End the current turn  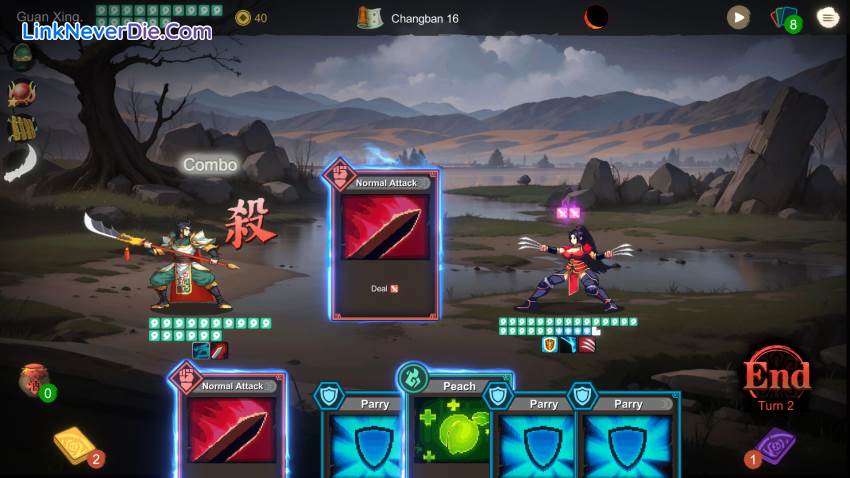click(775, 375)
